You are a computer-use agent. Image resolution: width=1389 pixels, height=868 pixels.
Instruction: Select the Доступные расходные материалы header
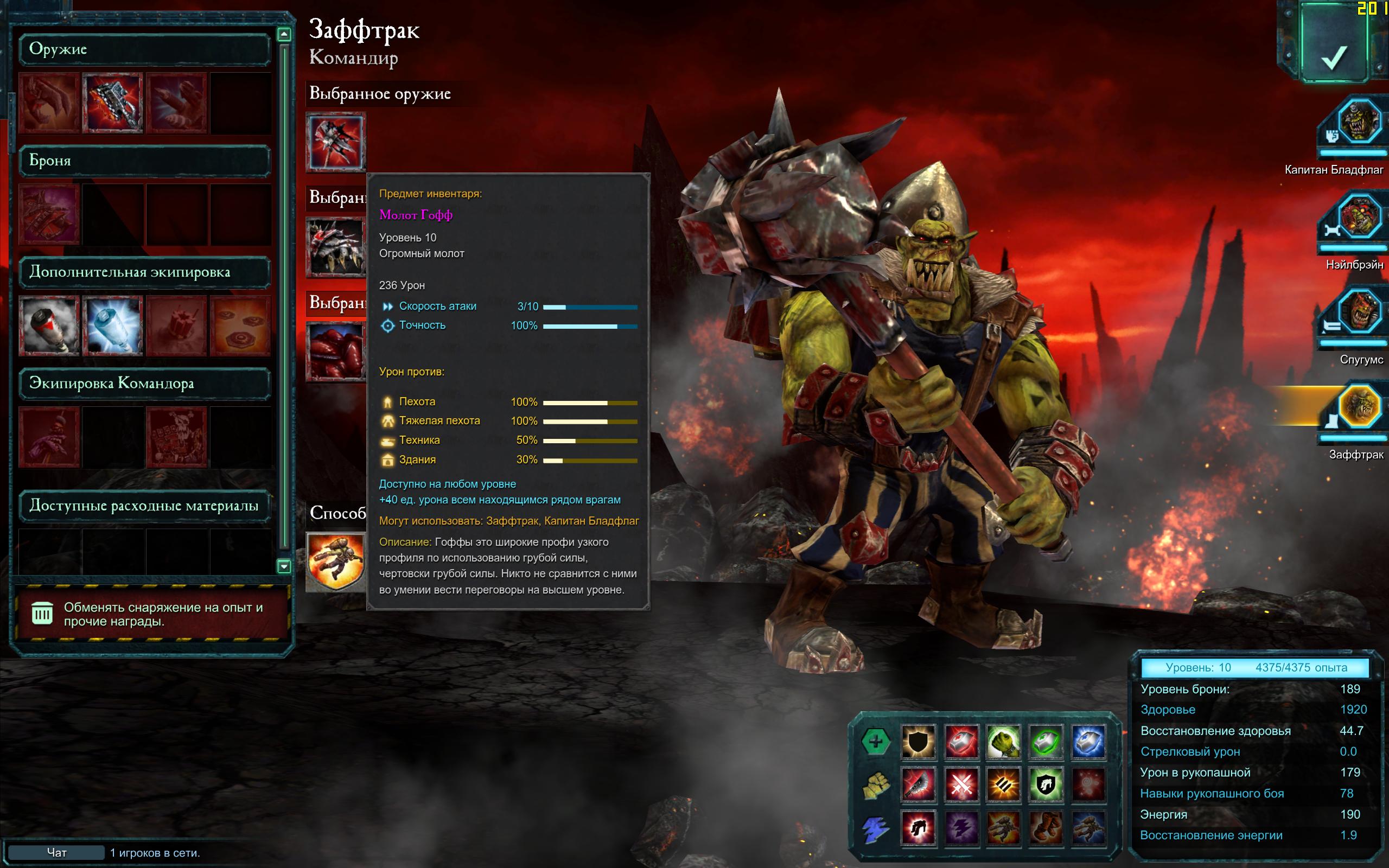click(x=144, y=506)
